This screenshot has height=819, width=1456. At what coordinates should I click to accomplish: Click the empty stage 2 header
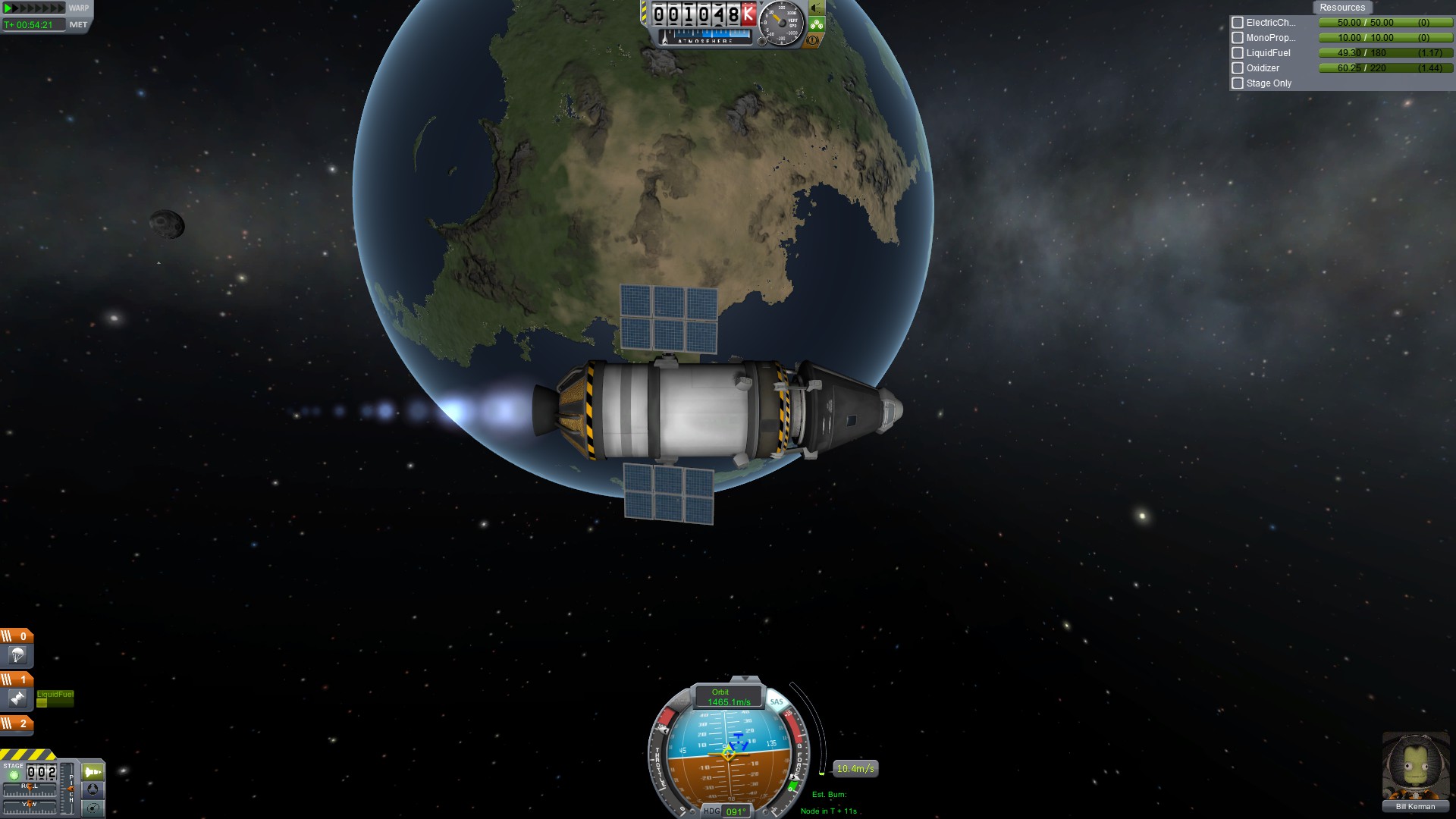(x=17, y=723)
